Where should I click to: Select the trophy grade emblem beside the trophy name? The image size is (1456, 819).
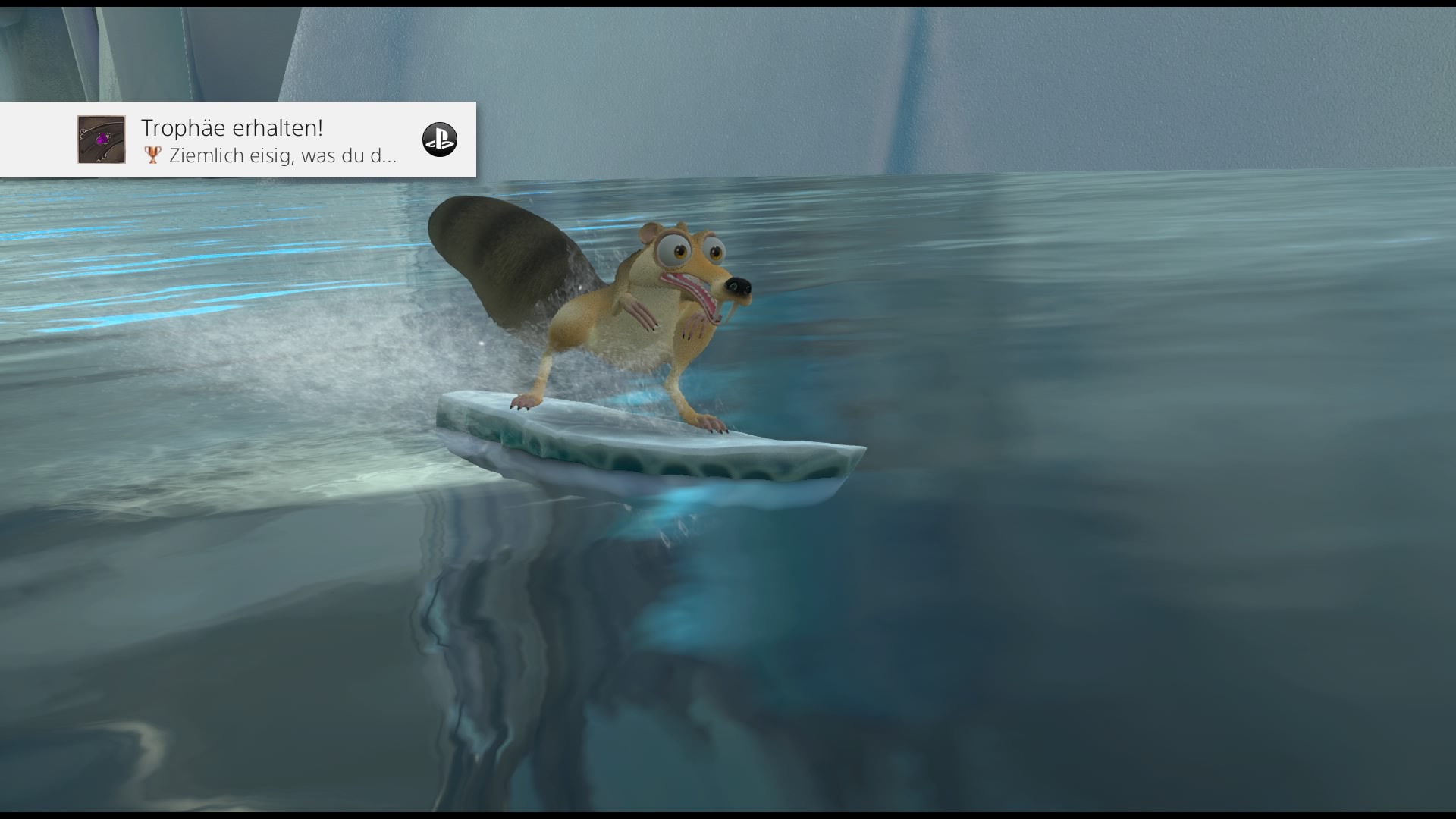tap(152, 156)
